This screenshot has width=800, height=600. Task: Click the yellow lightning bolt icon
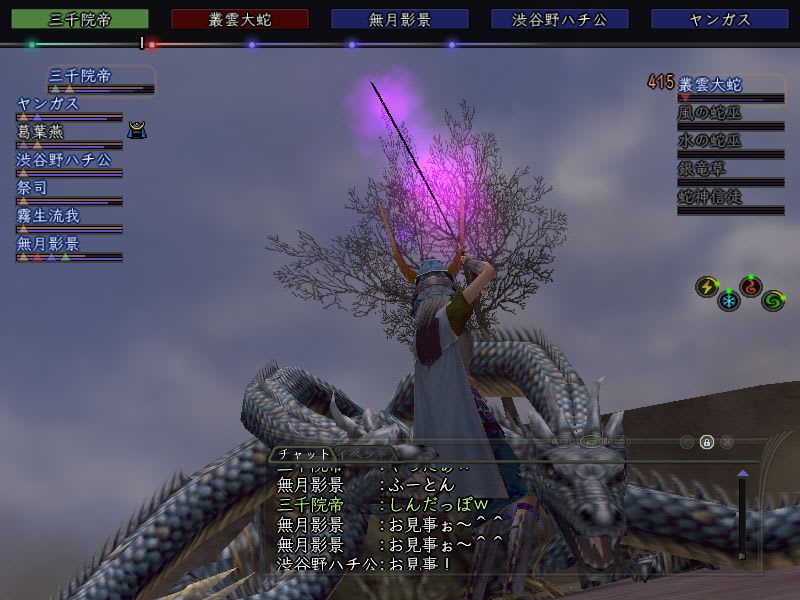(706, 287)
